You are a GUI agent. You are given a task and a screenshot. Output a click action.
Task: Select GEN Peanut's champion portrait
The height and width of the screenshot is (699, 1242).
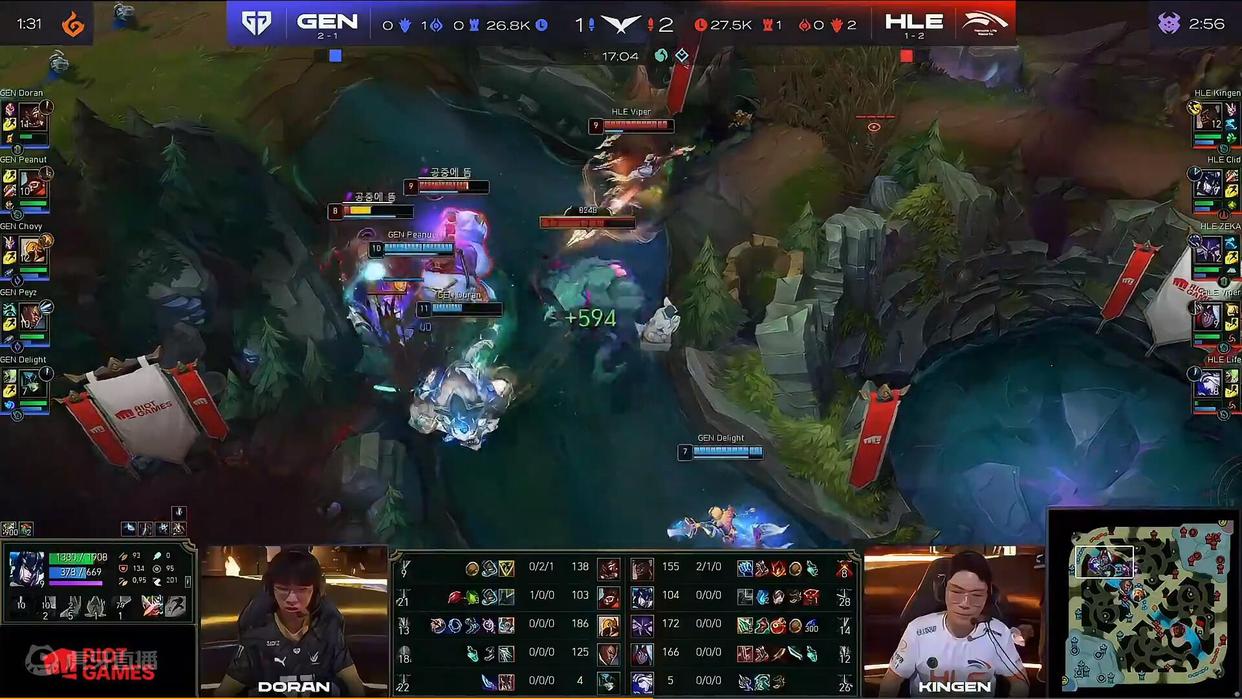(32, 182)
